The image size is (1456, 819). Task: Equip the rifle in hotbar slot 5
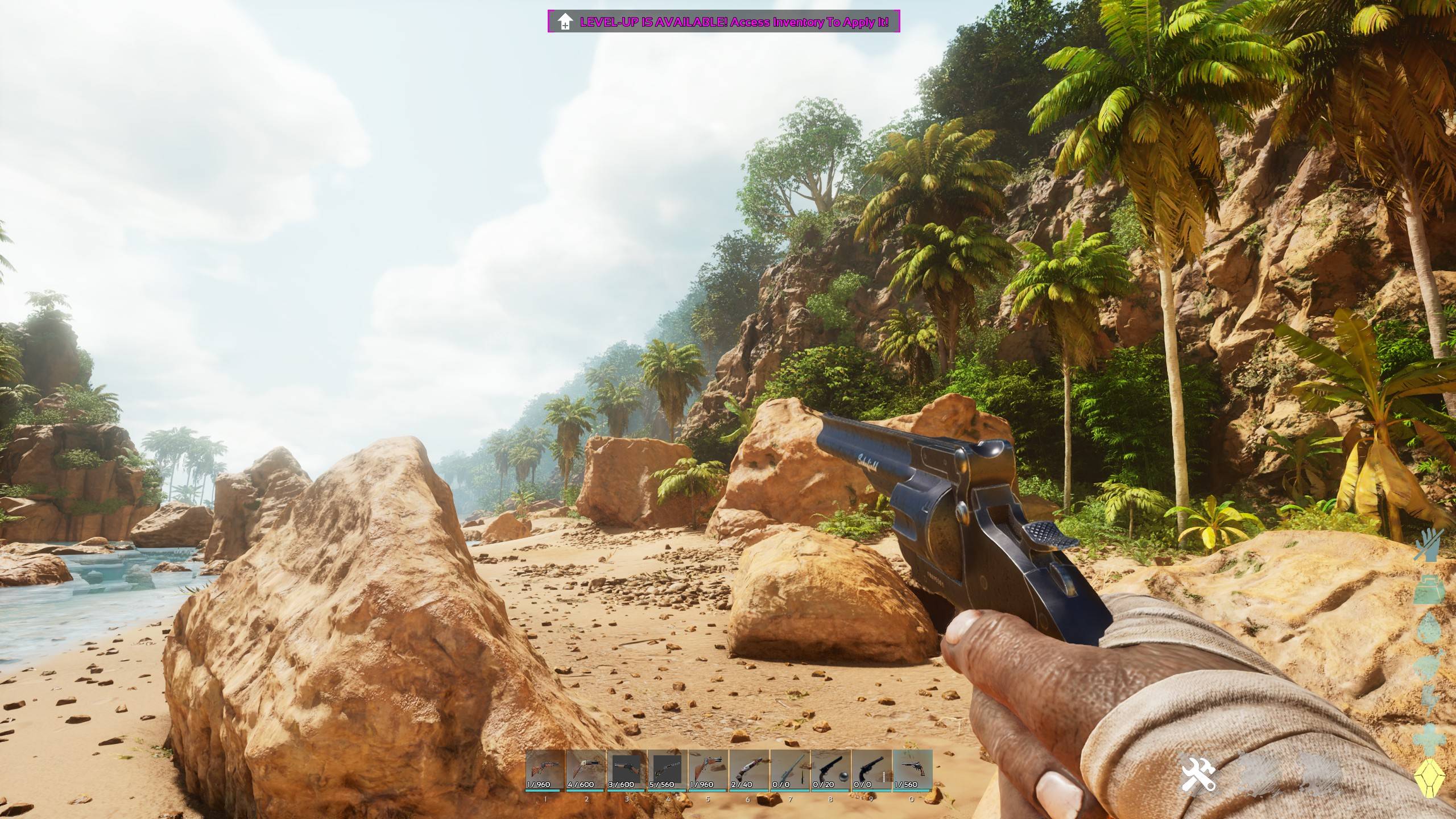point(708,770)
